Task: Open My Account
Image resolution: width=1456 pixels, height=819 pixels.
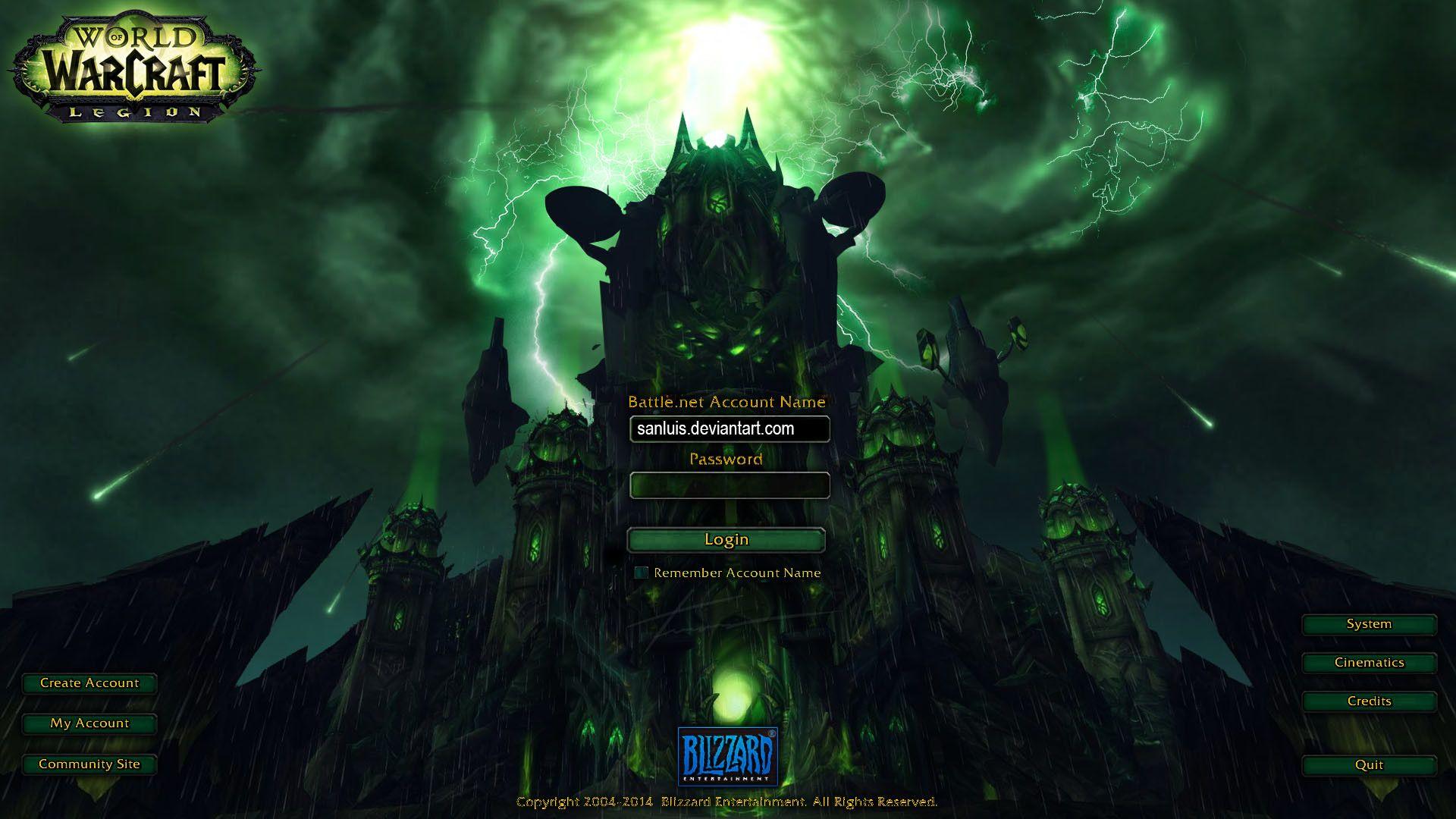Action: [89, 723]
